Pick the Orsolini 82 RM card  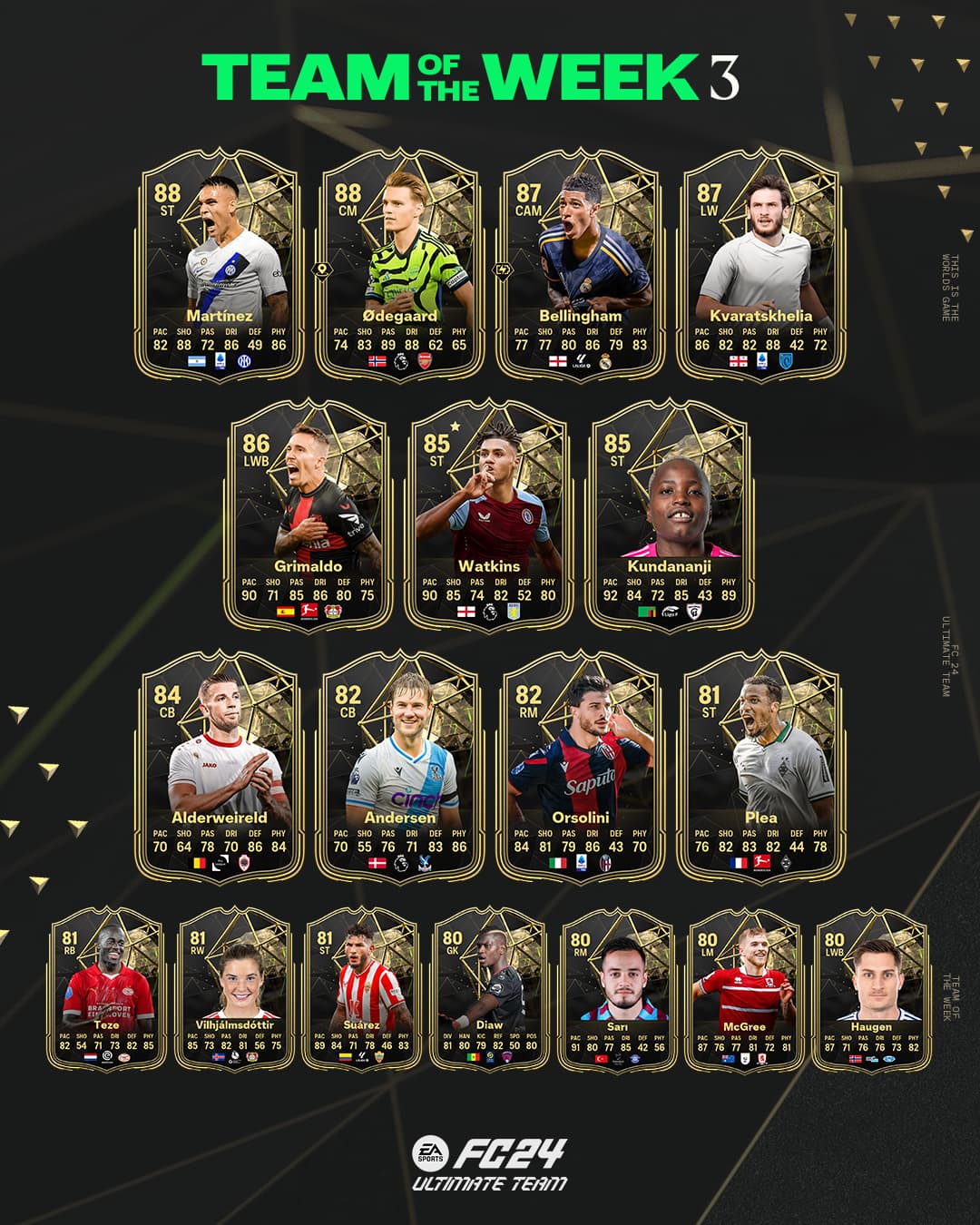tap(580, 765)
